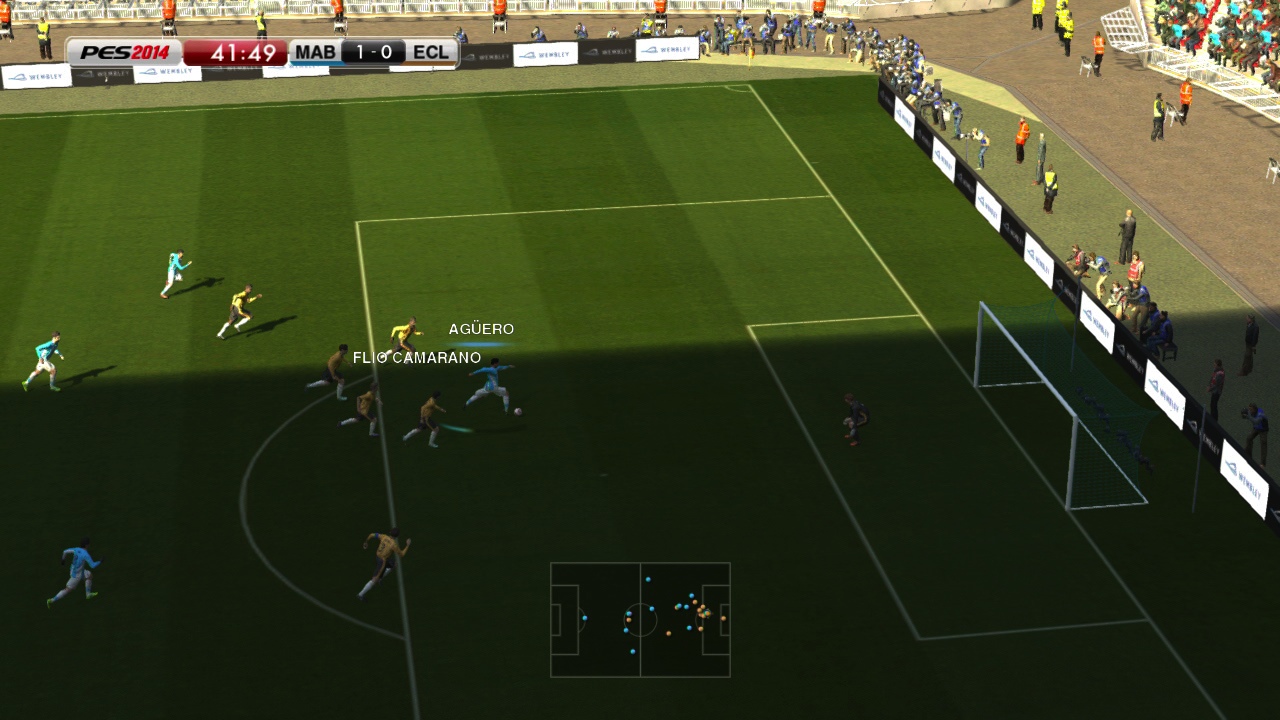Select the blue dot at the top of the minimap
The width and height of the screenshot is (1280, 720).
coord(648,579)
